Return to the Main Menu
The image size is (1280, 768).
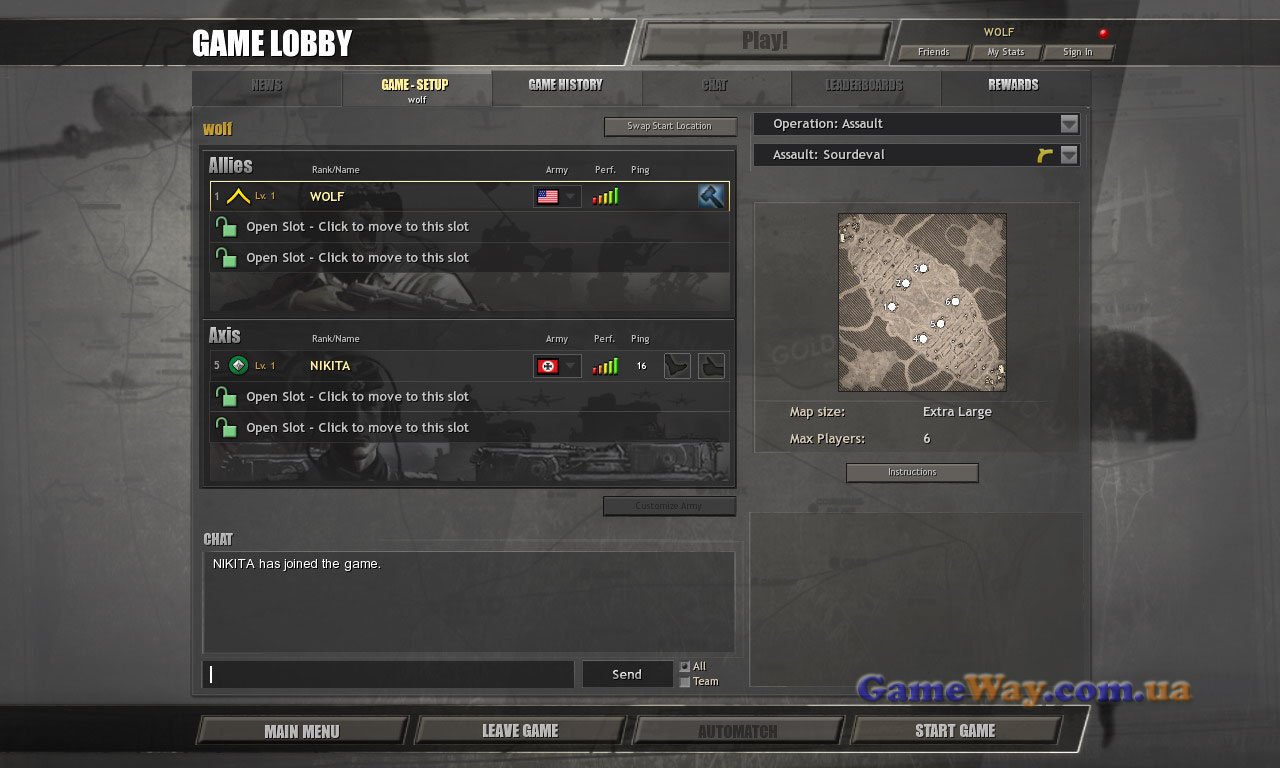pyautogui.click(x=302, y=731)
